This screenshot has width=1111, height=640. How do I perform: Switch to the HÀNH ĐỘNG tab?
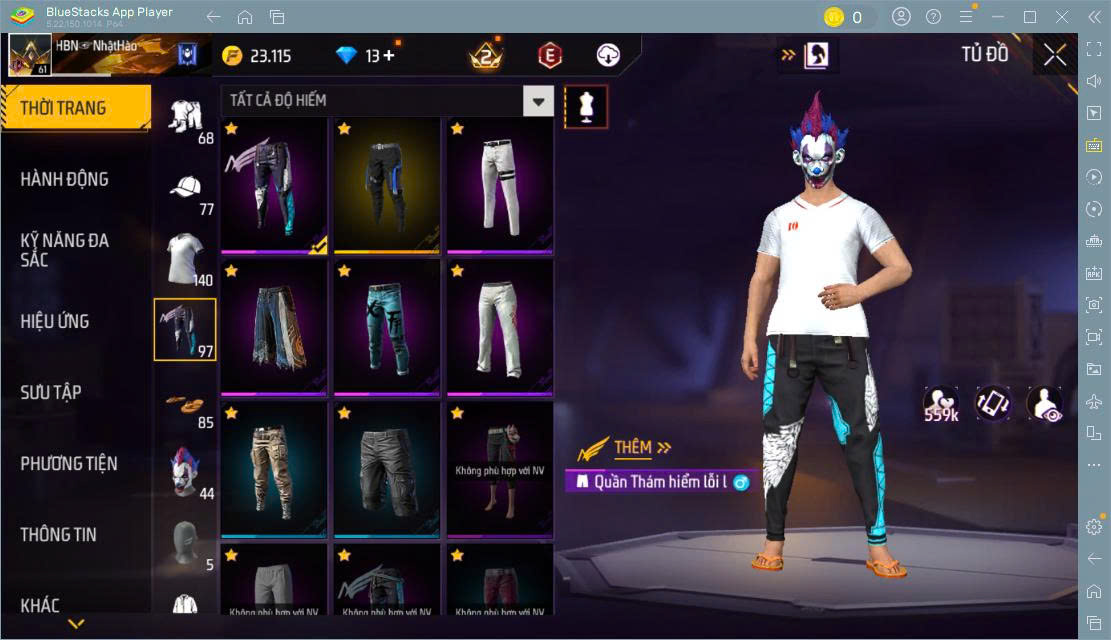pos(65,179)
